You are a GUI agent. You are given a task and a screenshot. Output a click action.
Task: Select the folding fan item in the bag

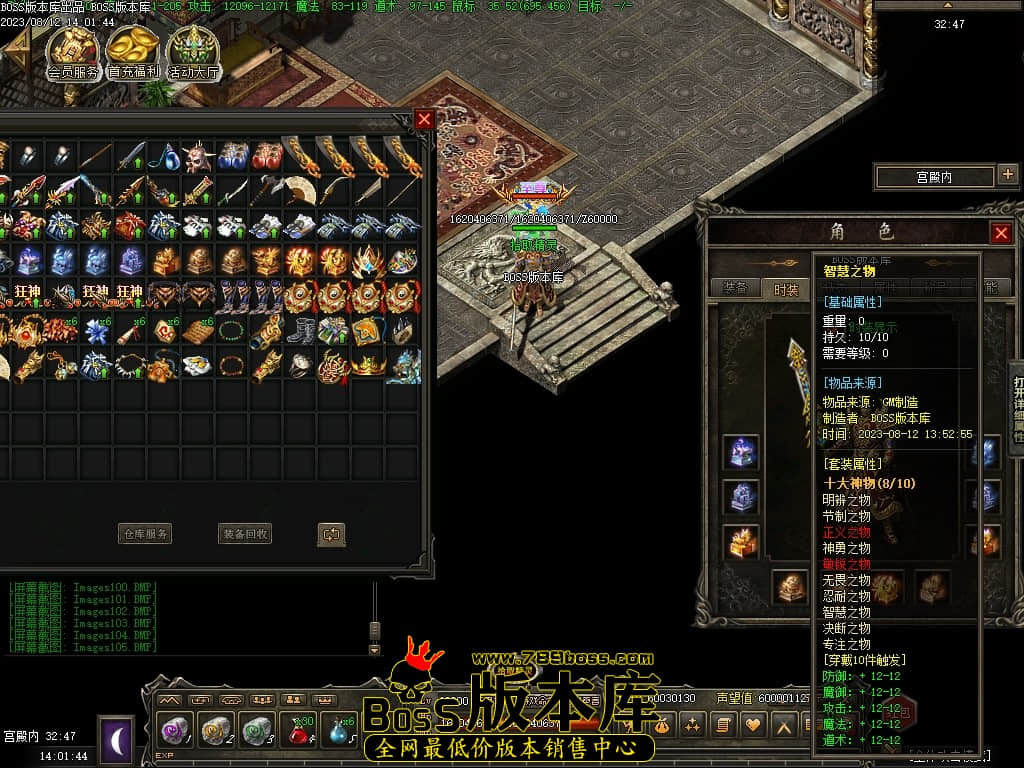301,190
